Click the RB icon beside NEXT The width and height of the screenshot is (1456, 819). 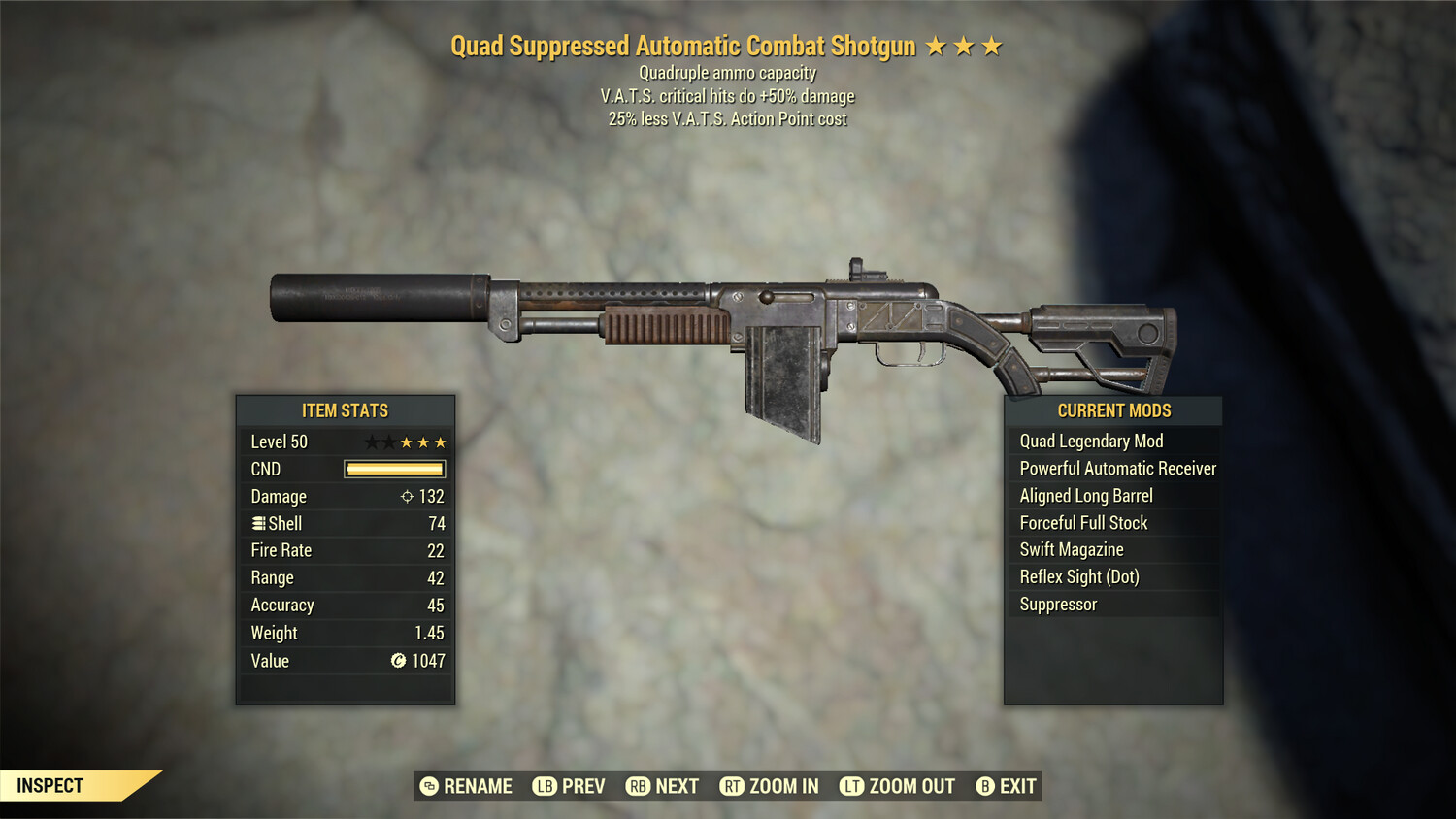(636, 786)
